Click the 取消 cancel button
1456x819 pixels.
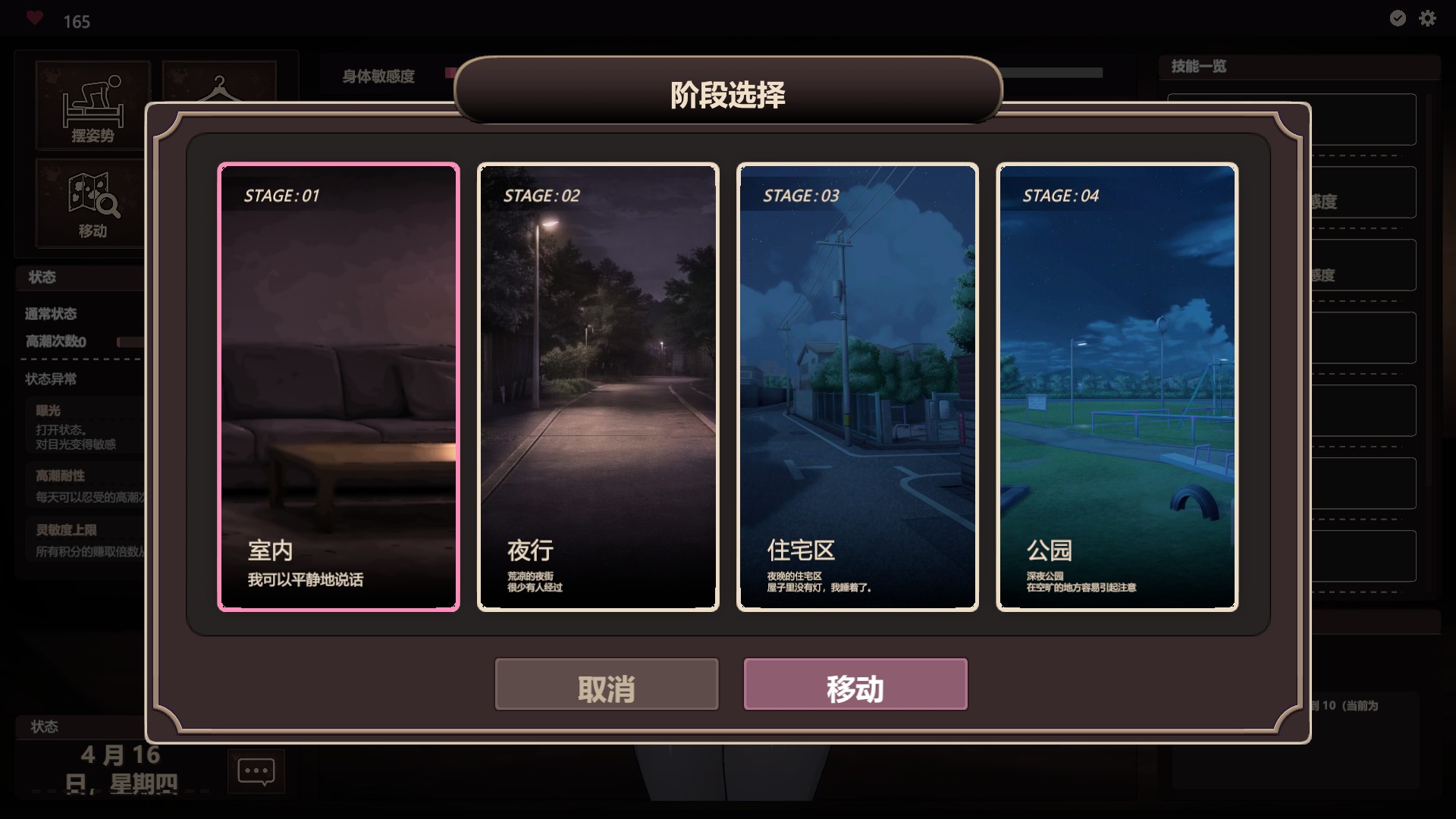pos(606,684)
